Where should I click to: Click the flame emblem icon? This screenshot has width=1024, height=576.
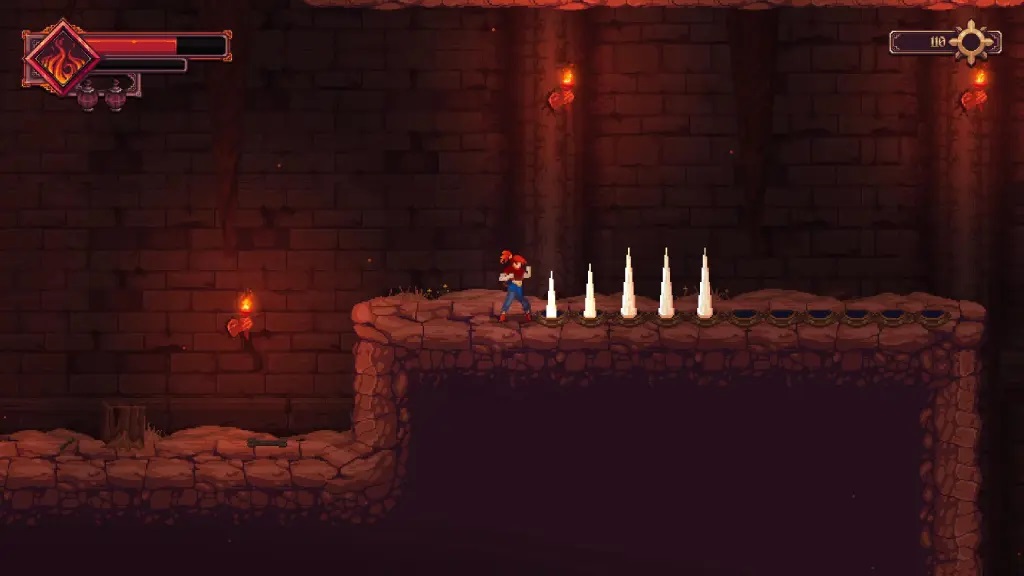tap(61, 58)
